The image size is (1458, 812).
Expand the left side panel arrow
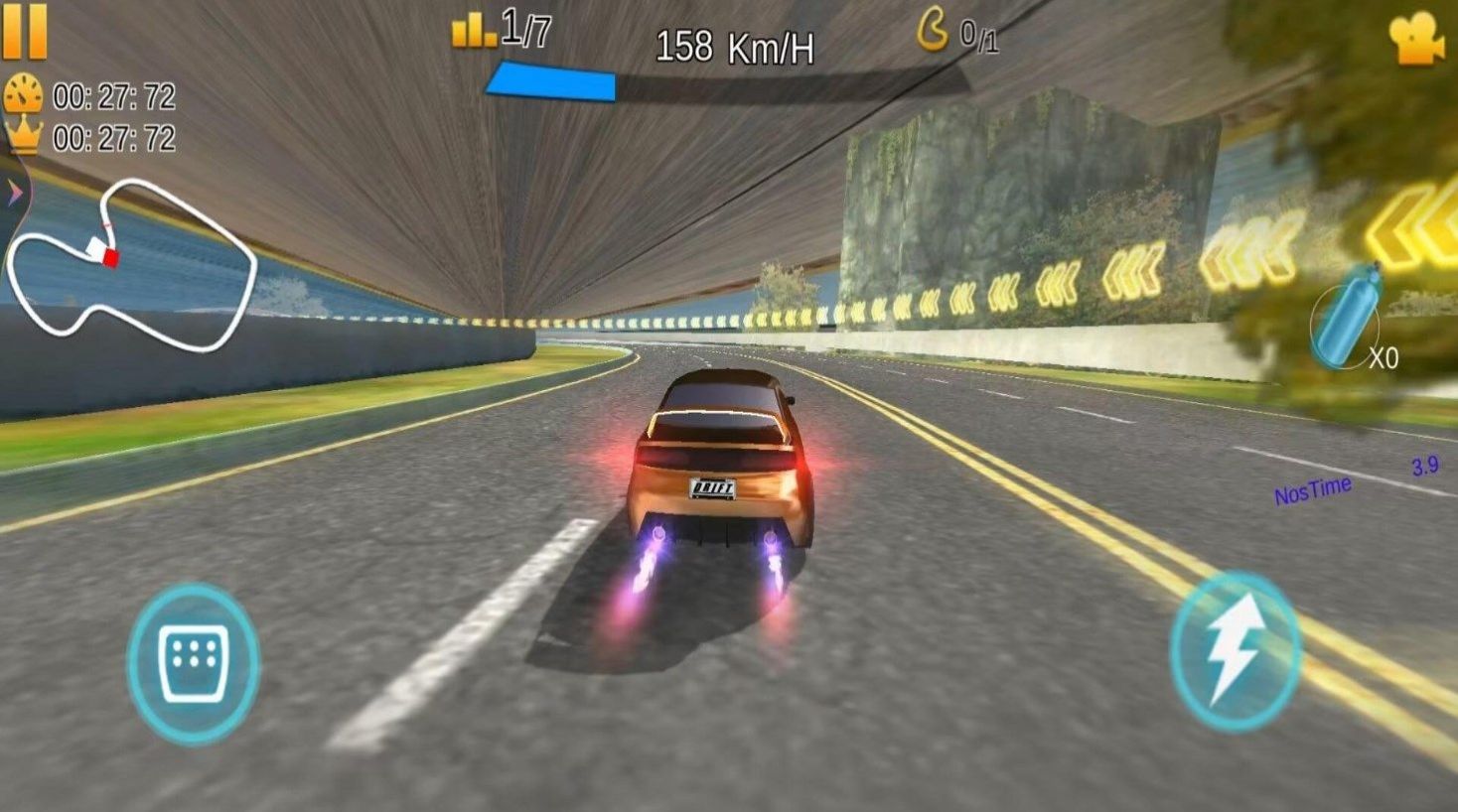(x=13, y=190)
